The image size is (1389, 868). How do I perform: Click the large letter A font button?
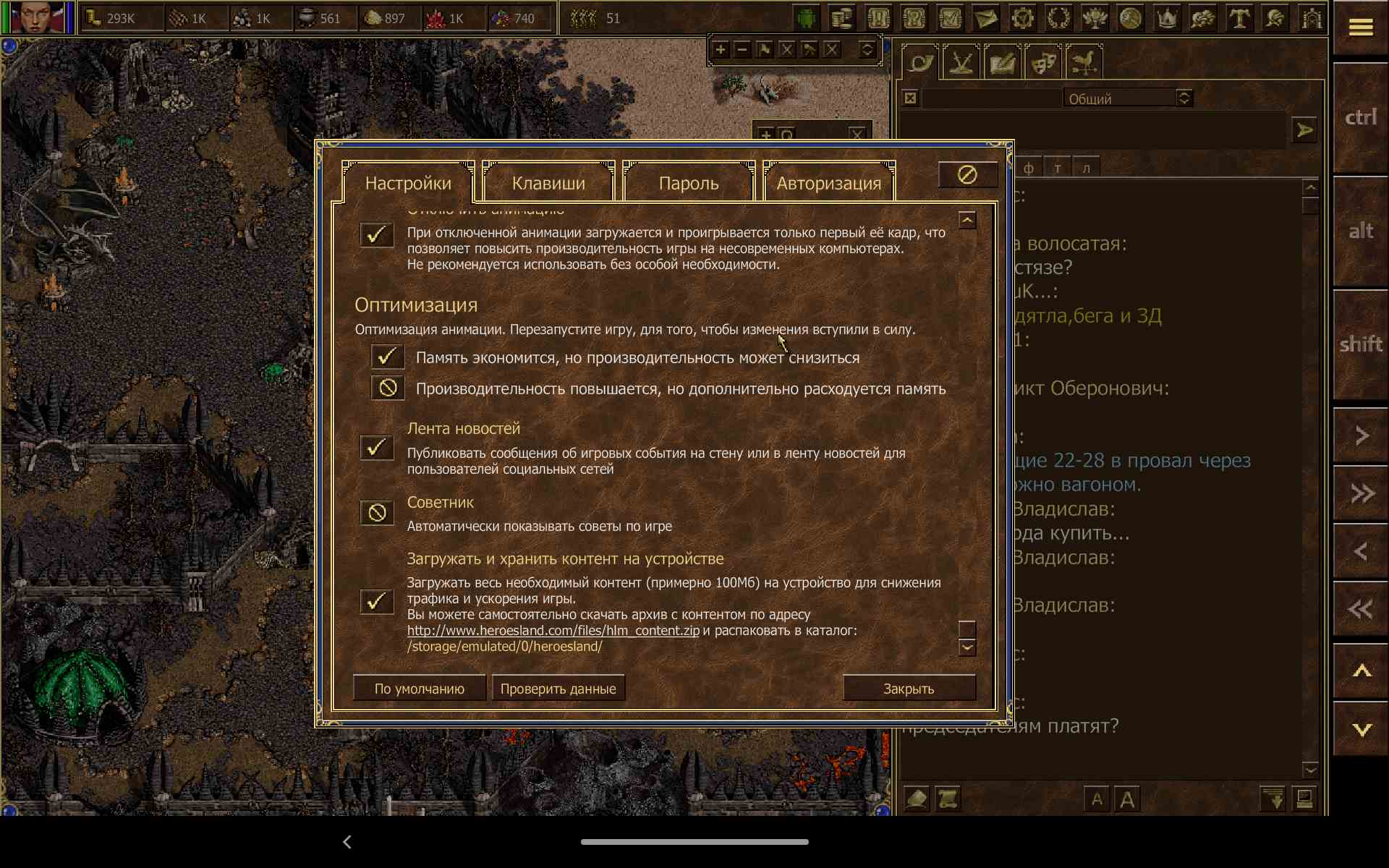click(x=1127, y=799)
